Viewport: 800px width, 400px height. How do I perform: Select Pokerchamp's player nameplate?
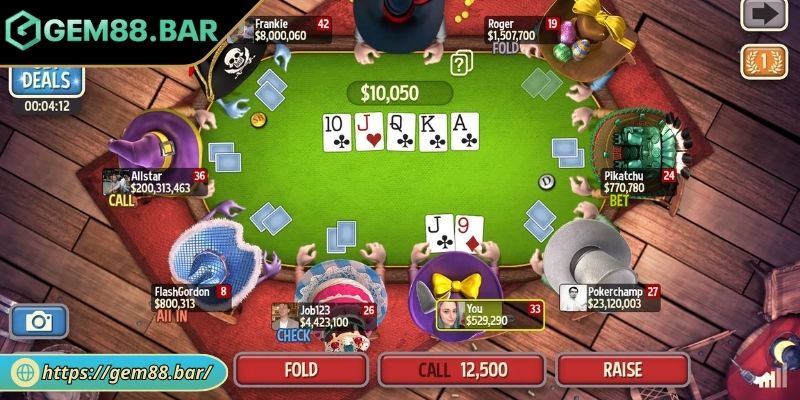pyautogui.click(x=610, y=297)
